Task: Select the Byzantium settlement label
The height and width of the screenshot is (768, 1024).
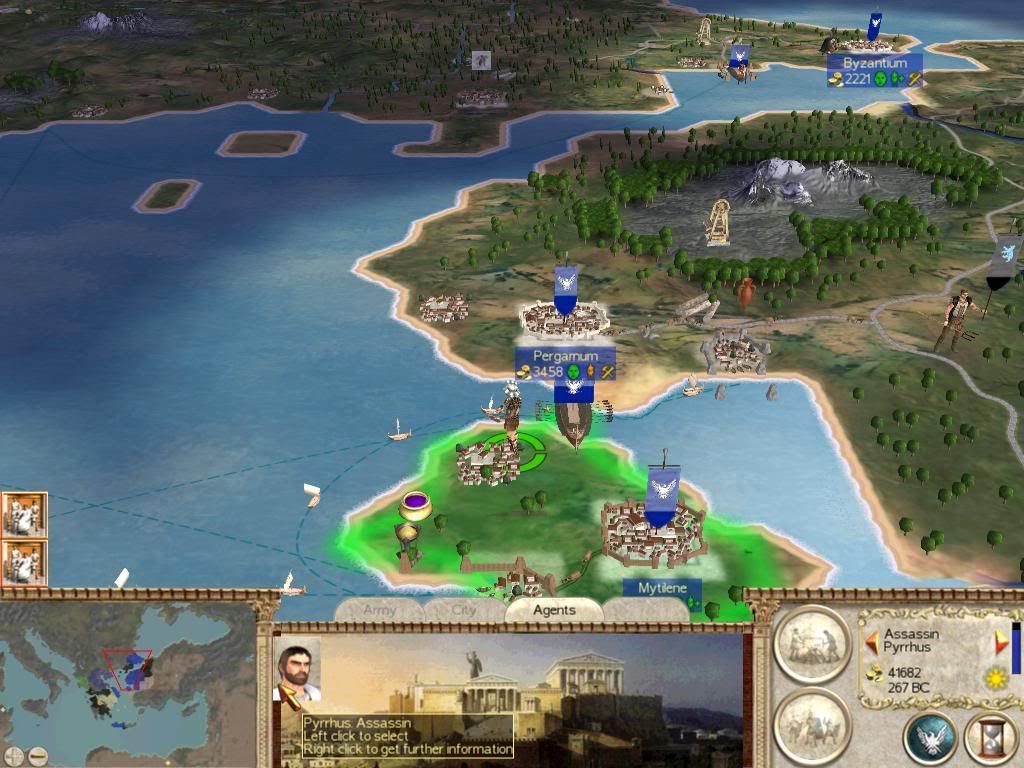Action: [874, 64]
